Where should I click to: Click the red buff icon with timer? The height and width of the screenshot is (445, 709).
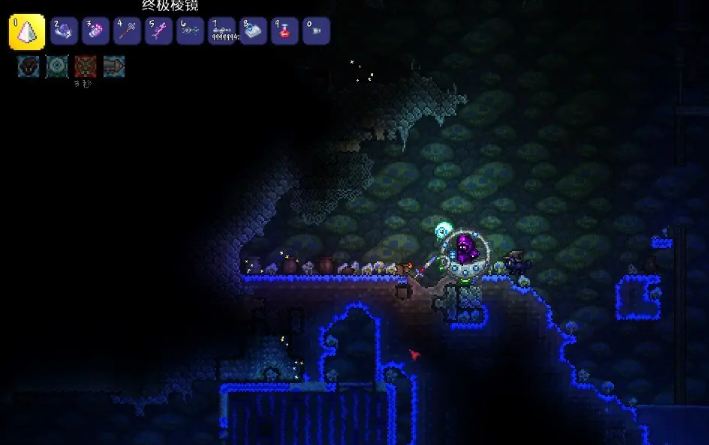click(85, 67)
